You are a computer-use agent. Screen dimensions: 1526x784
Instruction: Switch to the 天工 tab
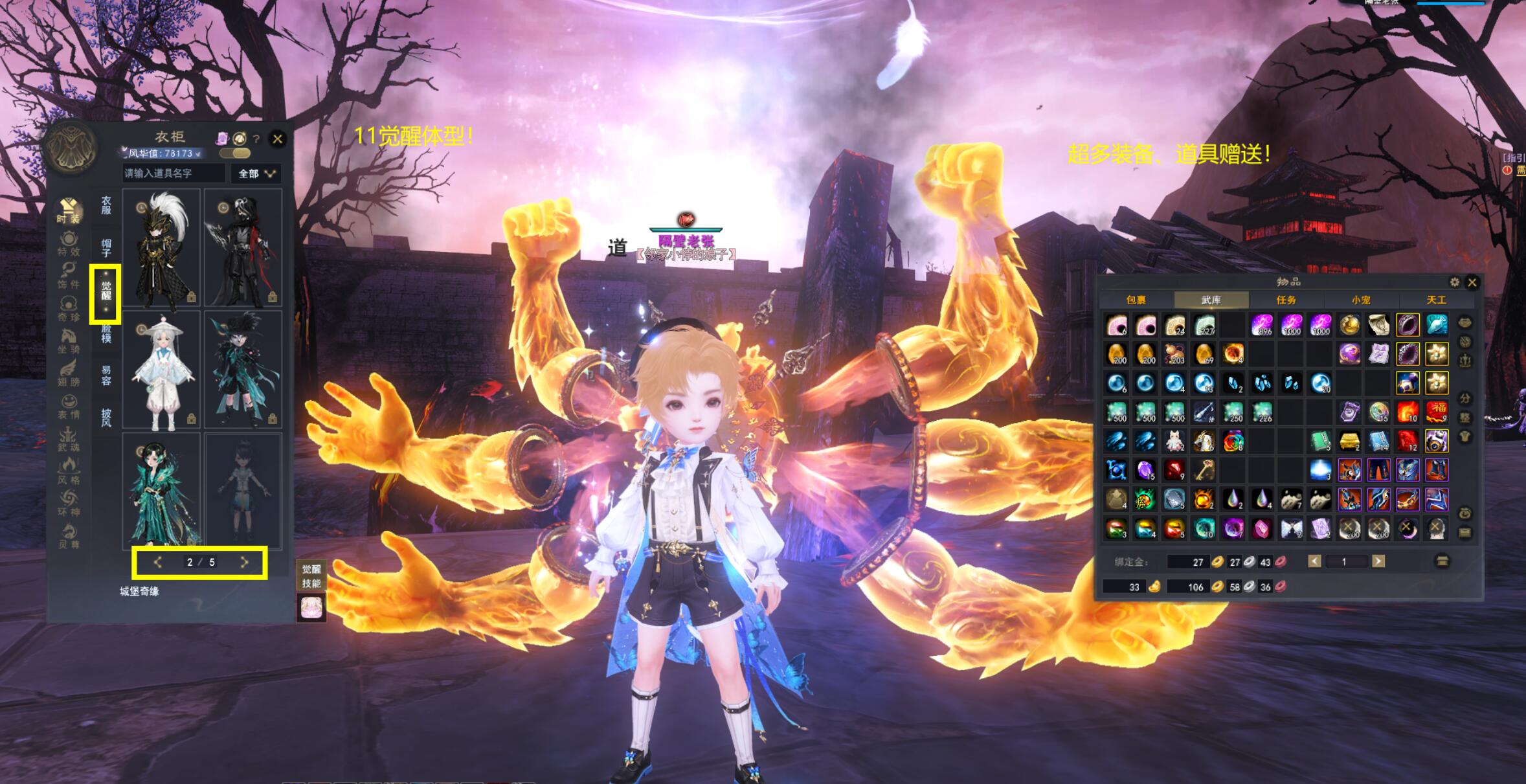tap(1436, 300)
